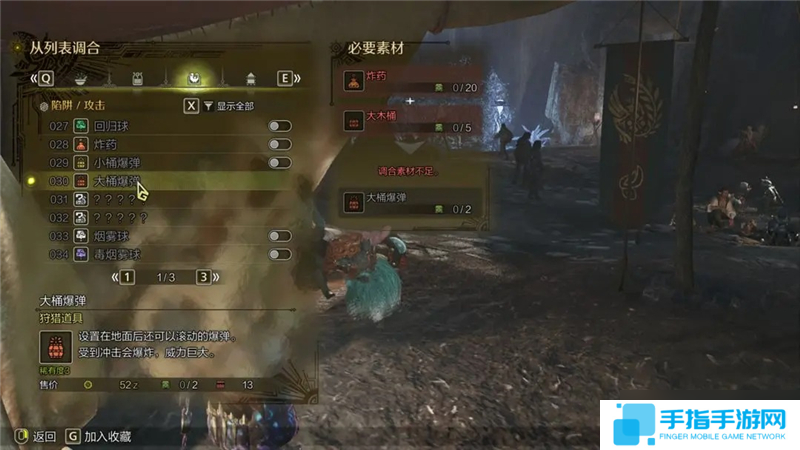This screenshot has height=450, width=800.
Task: Choose the 小桶爆弹 recipe
Action: [x=115, y=162]
